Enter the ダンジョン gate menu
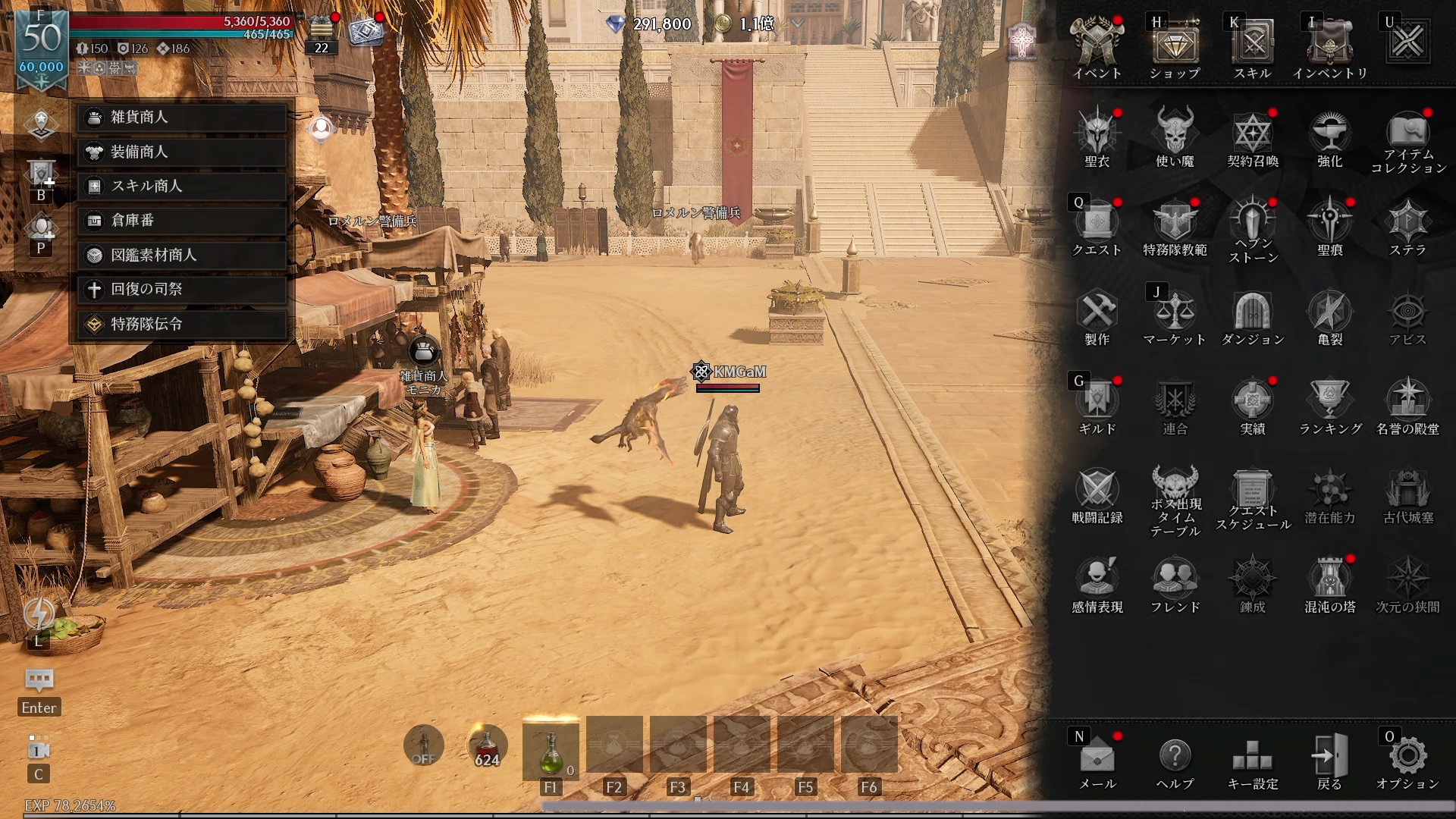Image resolution: width=1456 pixels, height=819 pixels. tap(1252, 315)
